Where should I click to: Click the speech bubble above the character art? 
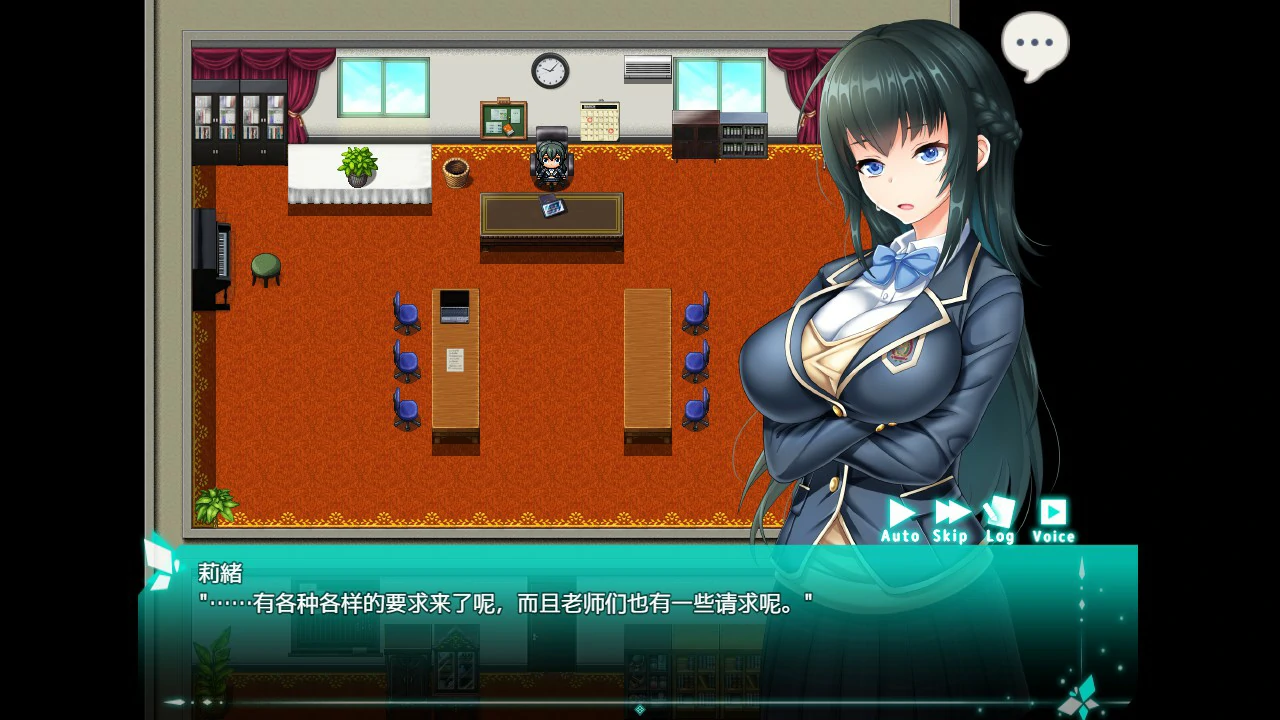point(1035,42)
